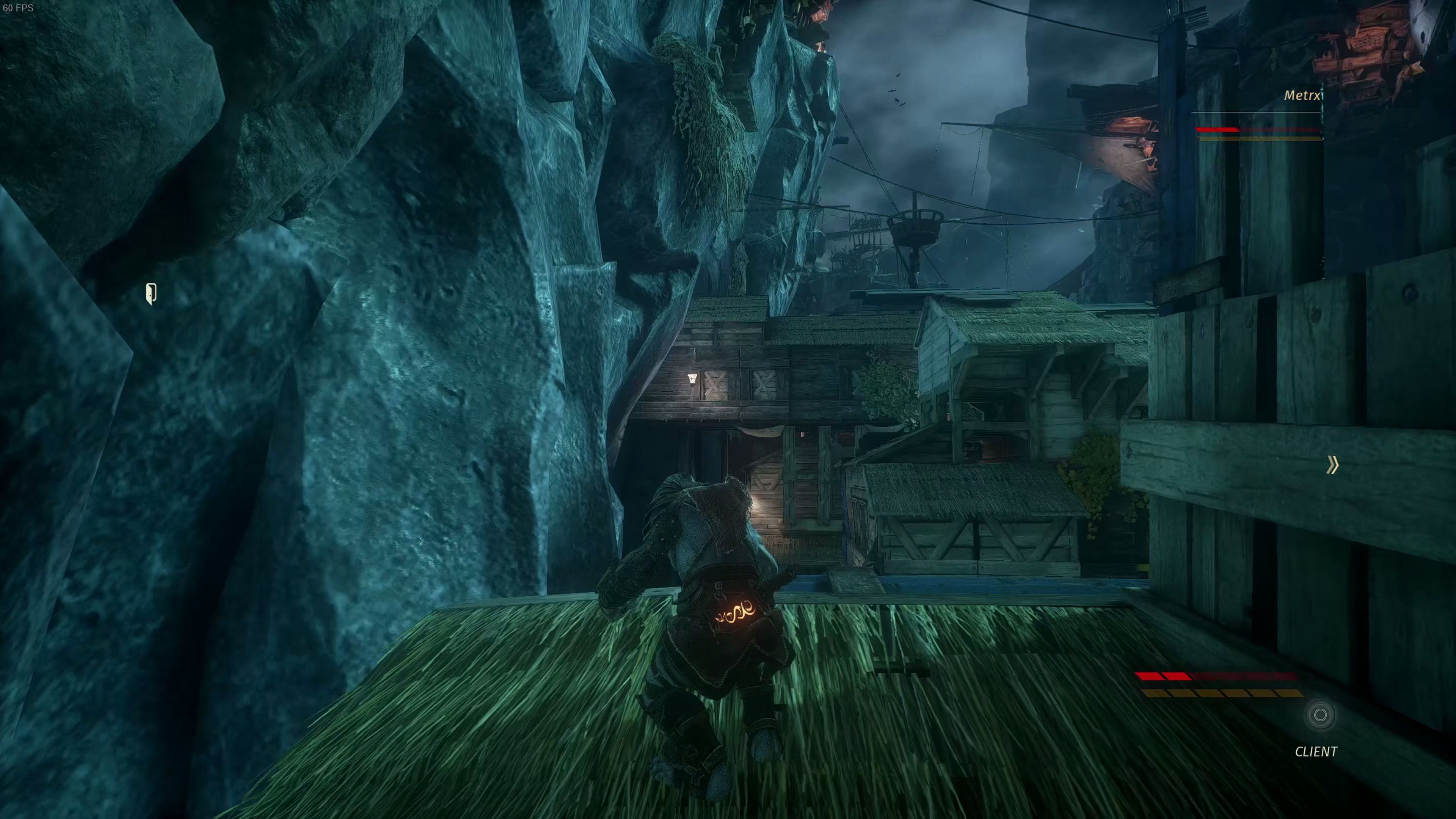The height and width of the screenshot is (819, 1456).
Task: Activate the circular ability icon above CLIENT
Action: [1320, 715]
